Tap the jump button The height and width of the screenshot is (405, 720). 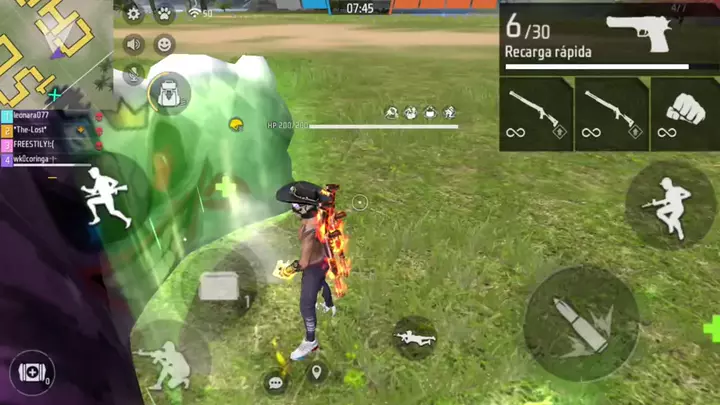click(669, 206)
